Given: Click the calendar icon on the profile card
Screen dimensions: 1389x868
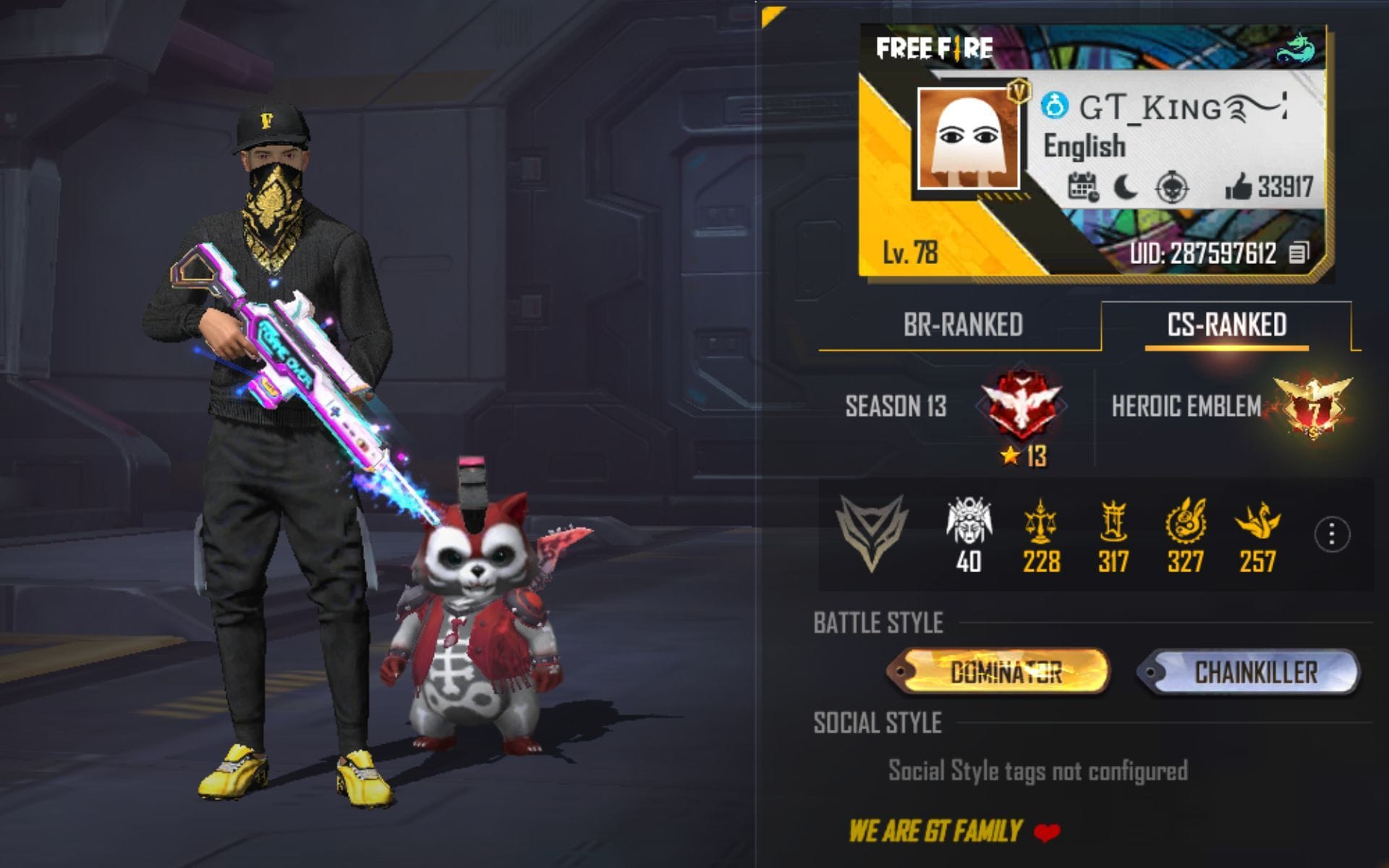Looking at the screenshot, I should tap(1083, 187).
